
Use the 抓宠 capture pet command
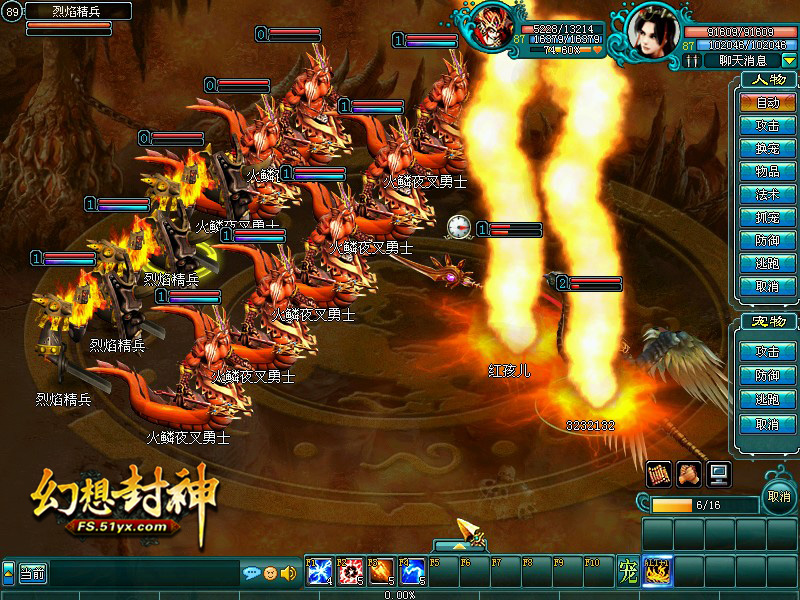(x=767, y=217)
